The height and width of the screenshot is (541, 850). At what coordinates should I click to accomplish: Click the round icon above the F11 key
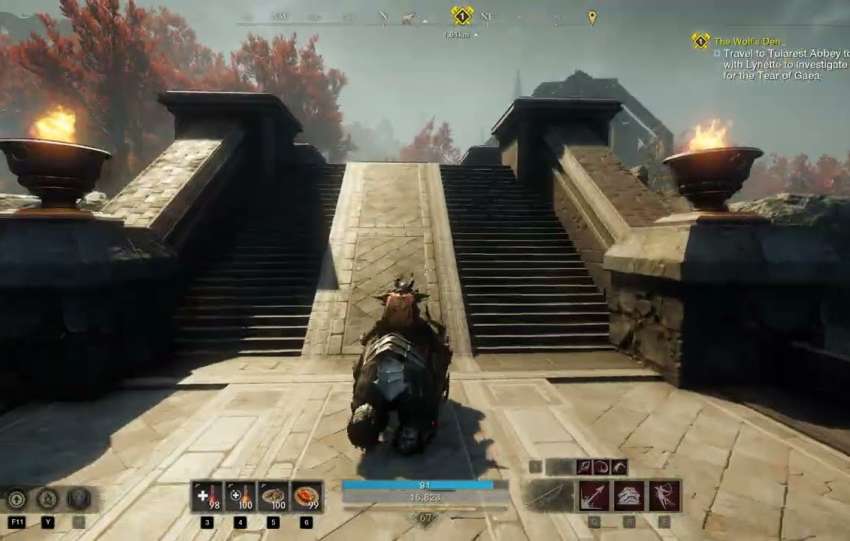click(17, 499)
